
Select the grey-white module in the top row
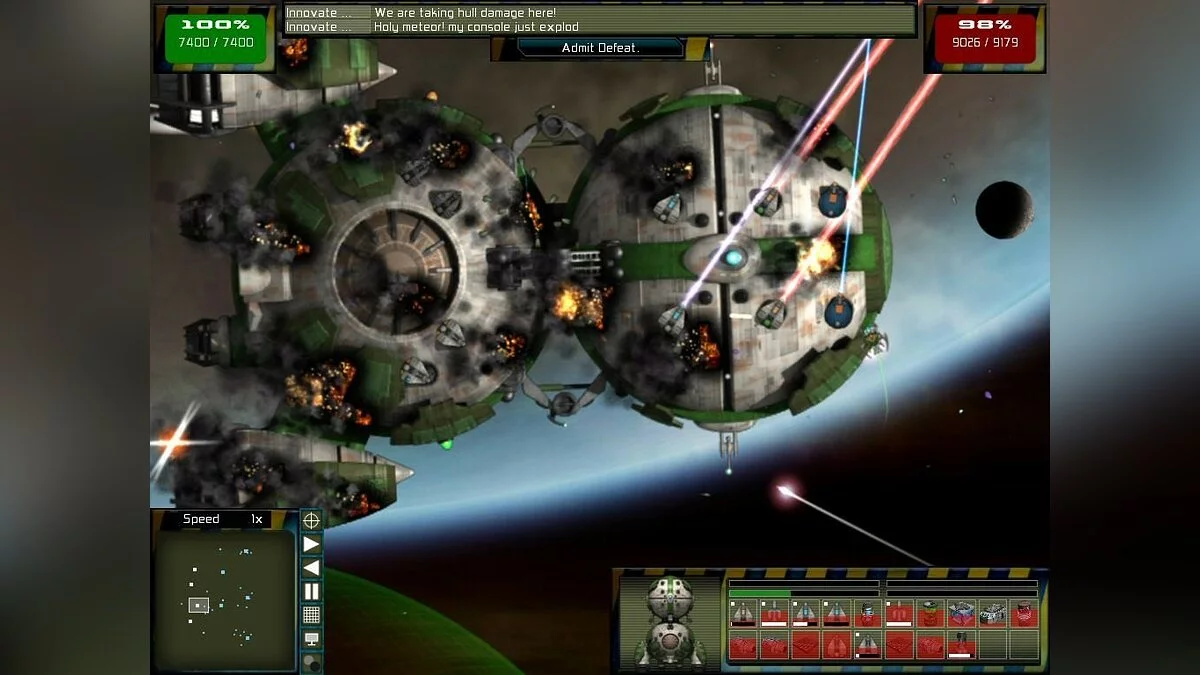coord(993,613)
